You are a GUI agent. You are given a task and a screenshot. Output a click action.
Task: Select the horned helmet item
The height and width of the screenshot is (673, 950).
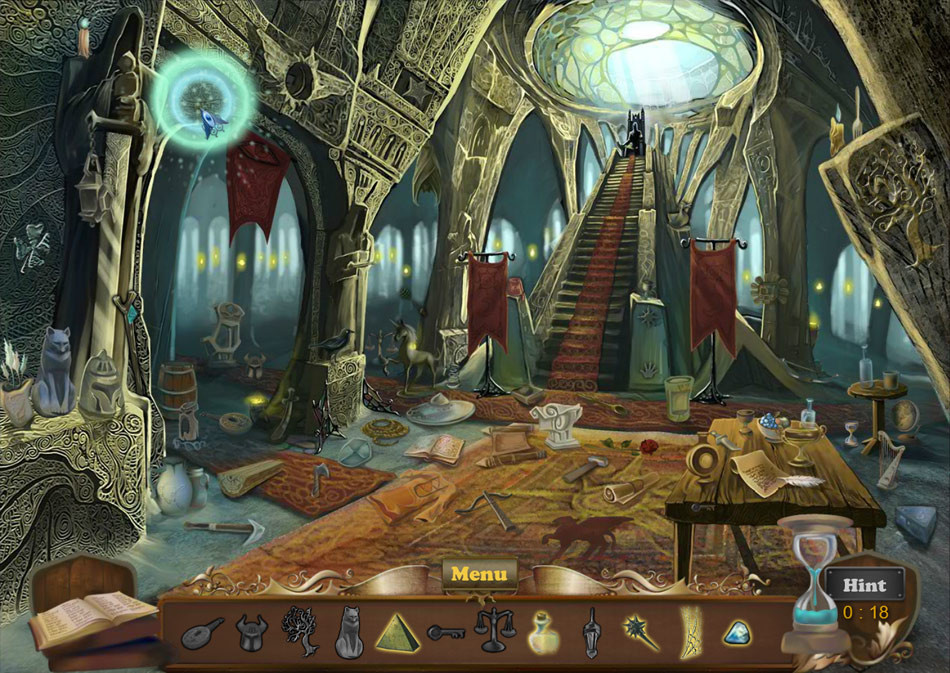(252, 632)
